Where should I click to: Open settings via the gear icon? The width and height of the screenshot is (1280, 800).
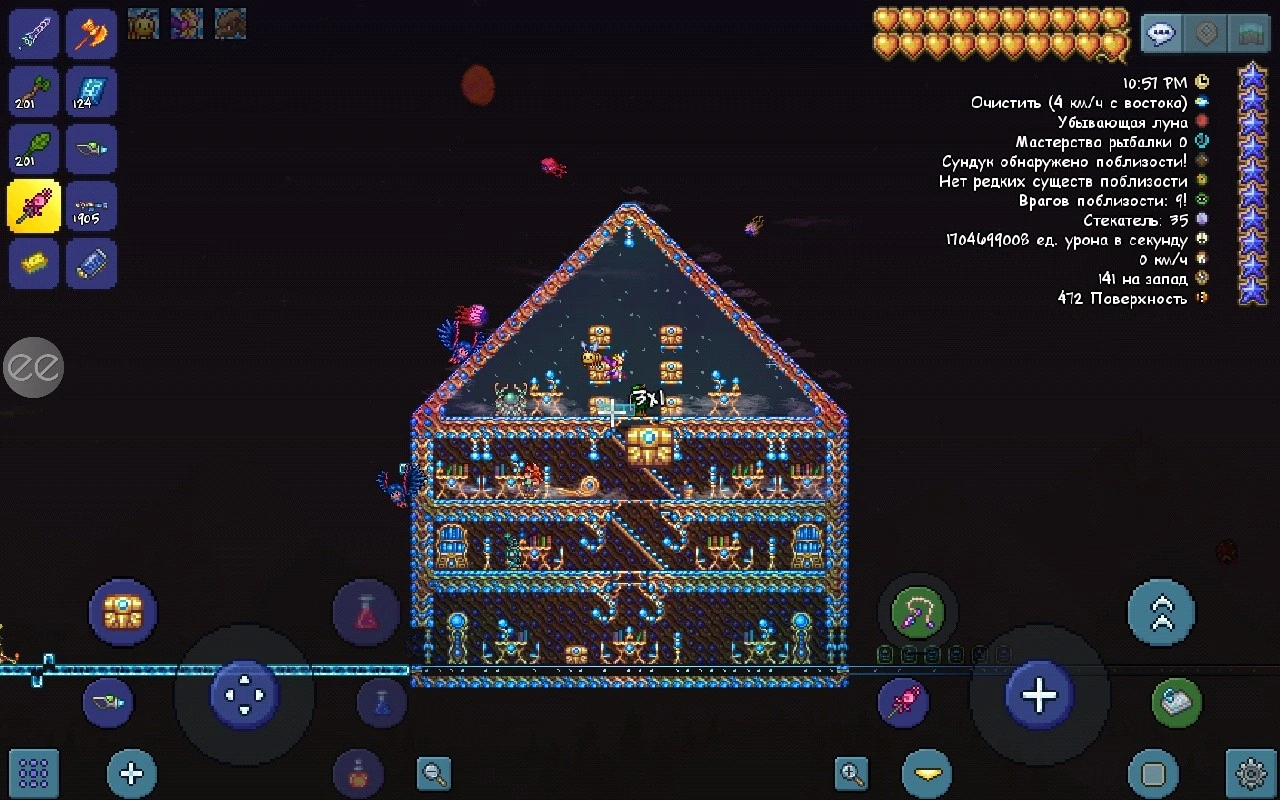(1249, 773)
